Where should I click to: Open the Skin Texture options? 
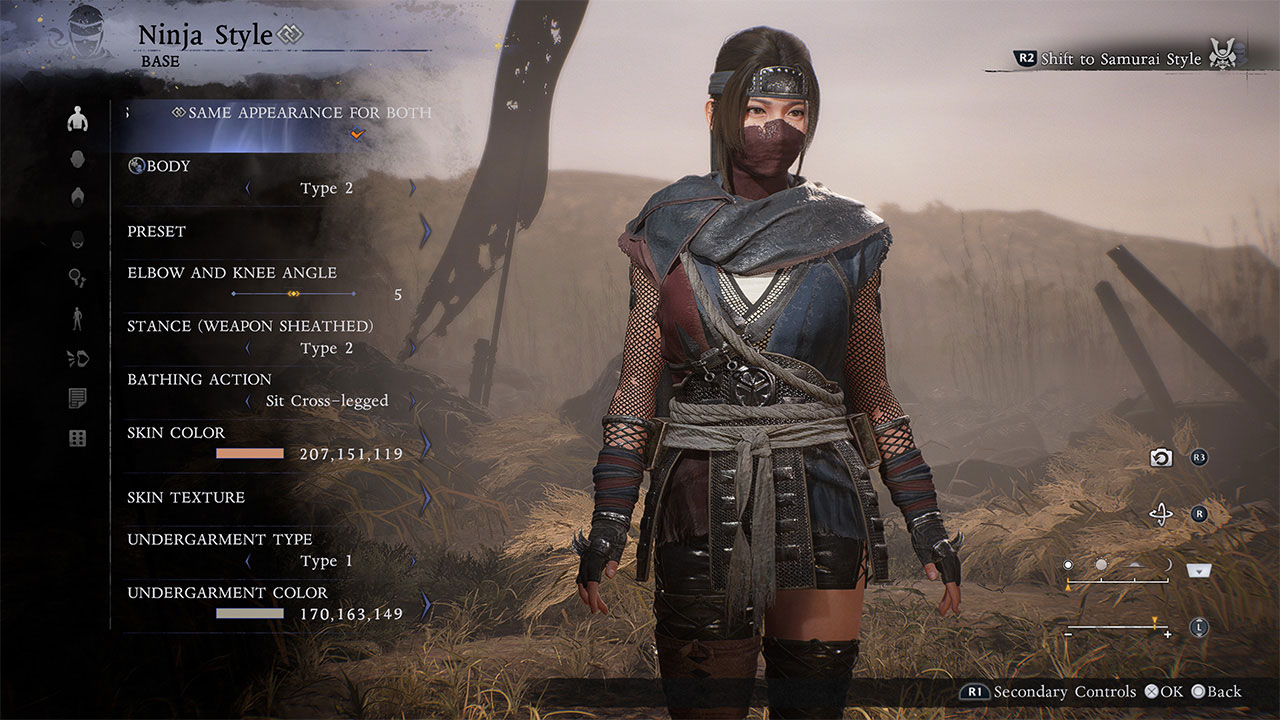[x=426, y=498]
